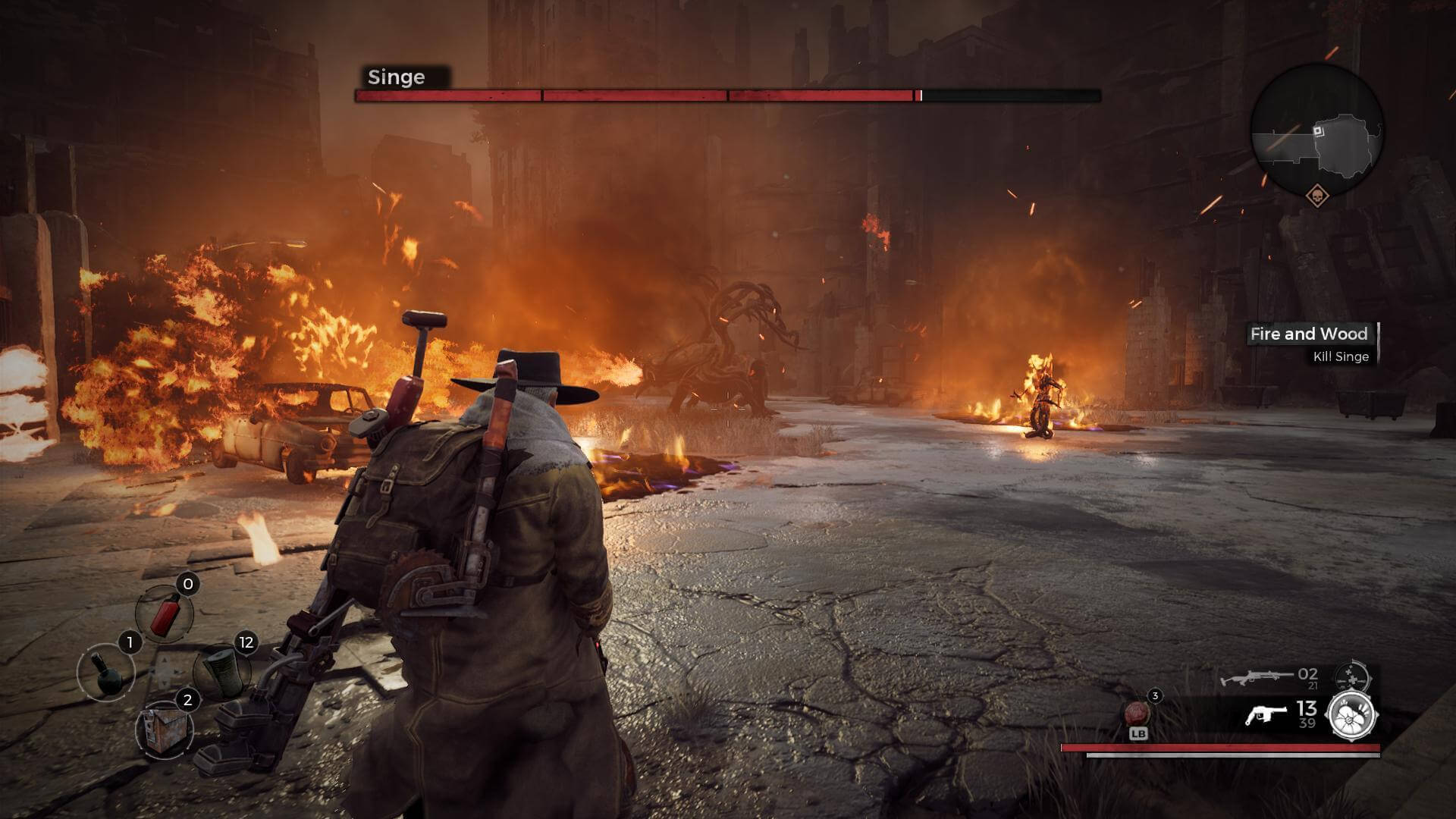The width and height of the screenshot is (1456, 819).
Task: Choose the rusty ammo box slot
Action: (164, 730)
